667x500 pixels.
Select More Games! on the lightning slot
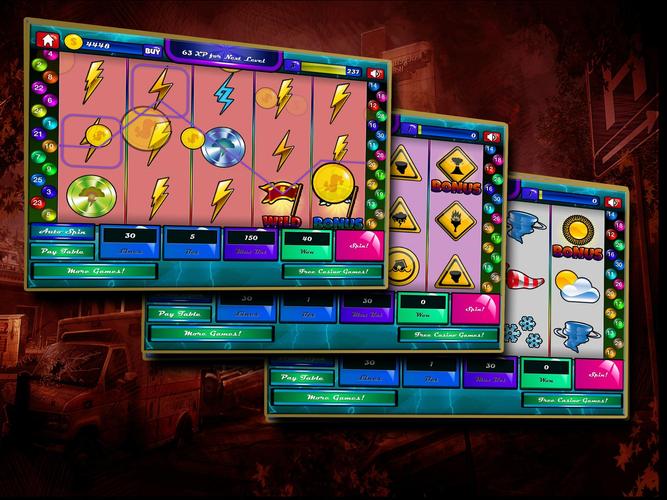pyautogui.click(x=96, y=271)
